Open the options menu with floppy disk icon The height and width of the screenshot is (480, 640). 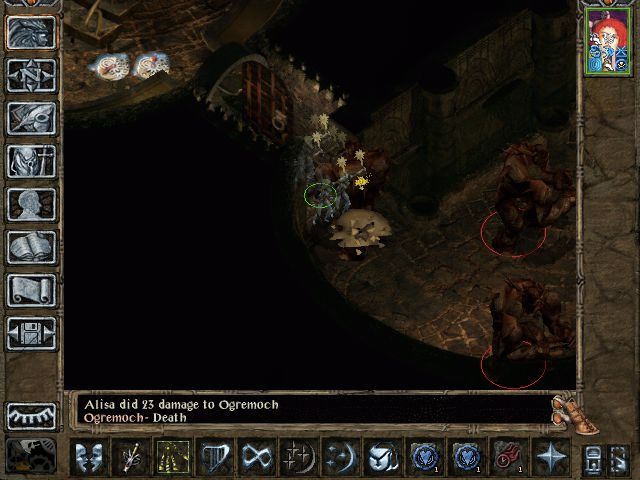pos(31,333)
